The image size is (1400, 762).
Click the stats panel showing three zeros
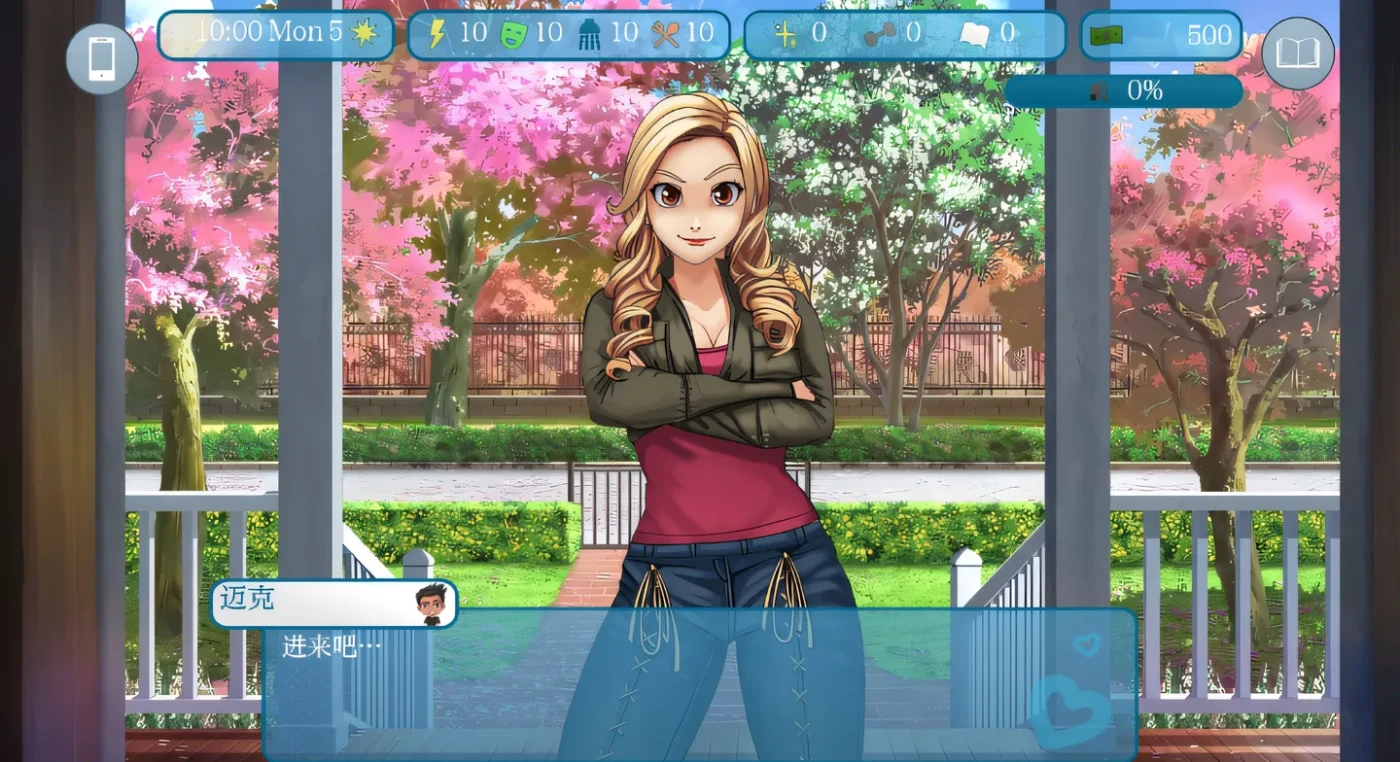click(x=900, y=34)
